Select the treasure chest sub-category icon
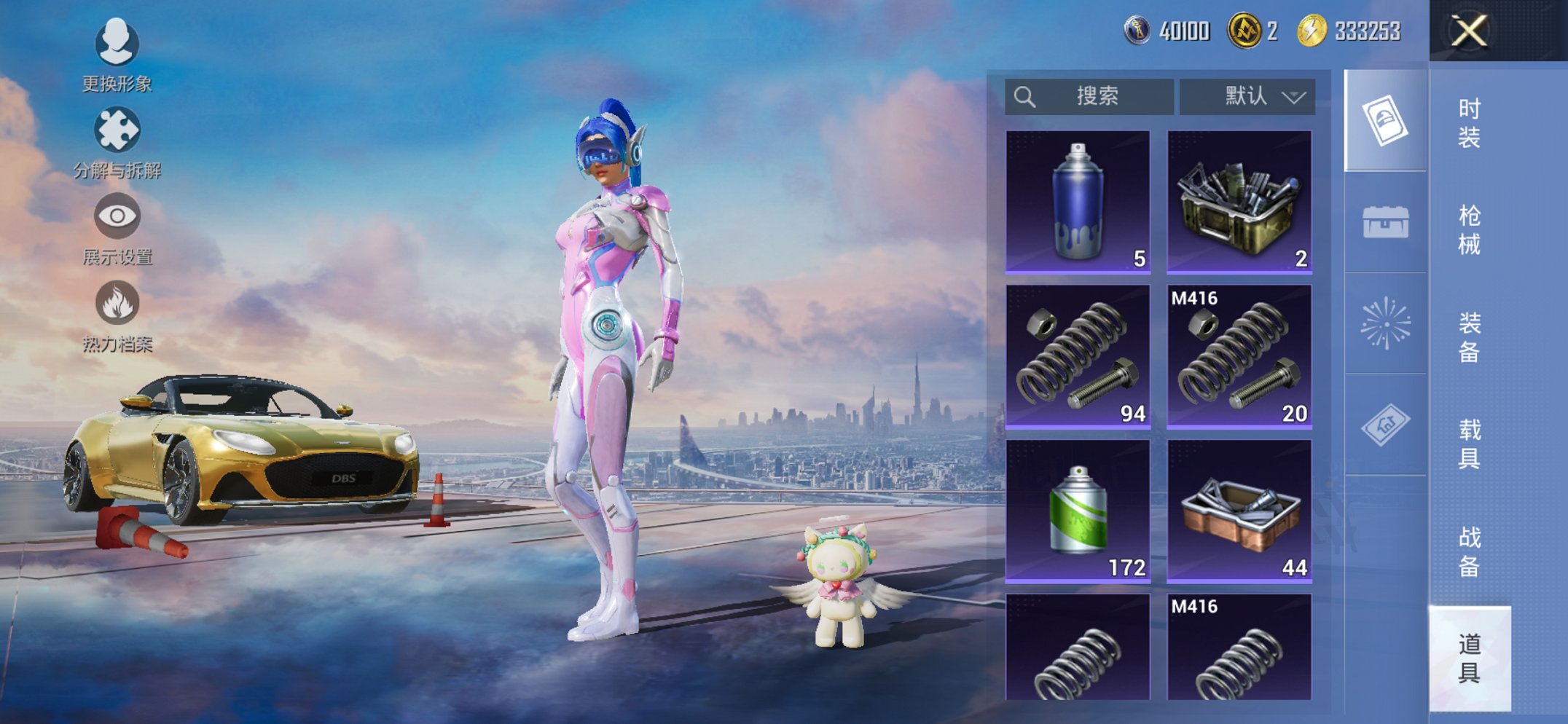Viewport: 1568px width, 724px height. [1385, 222]
